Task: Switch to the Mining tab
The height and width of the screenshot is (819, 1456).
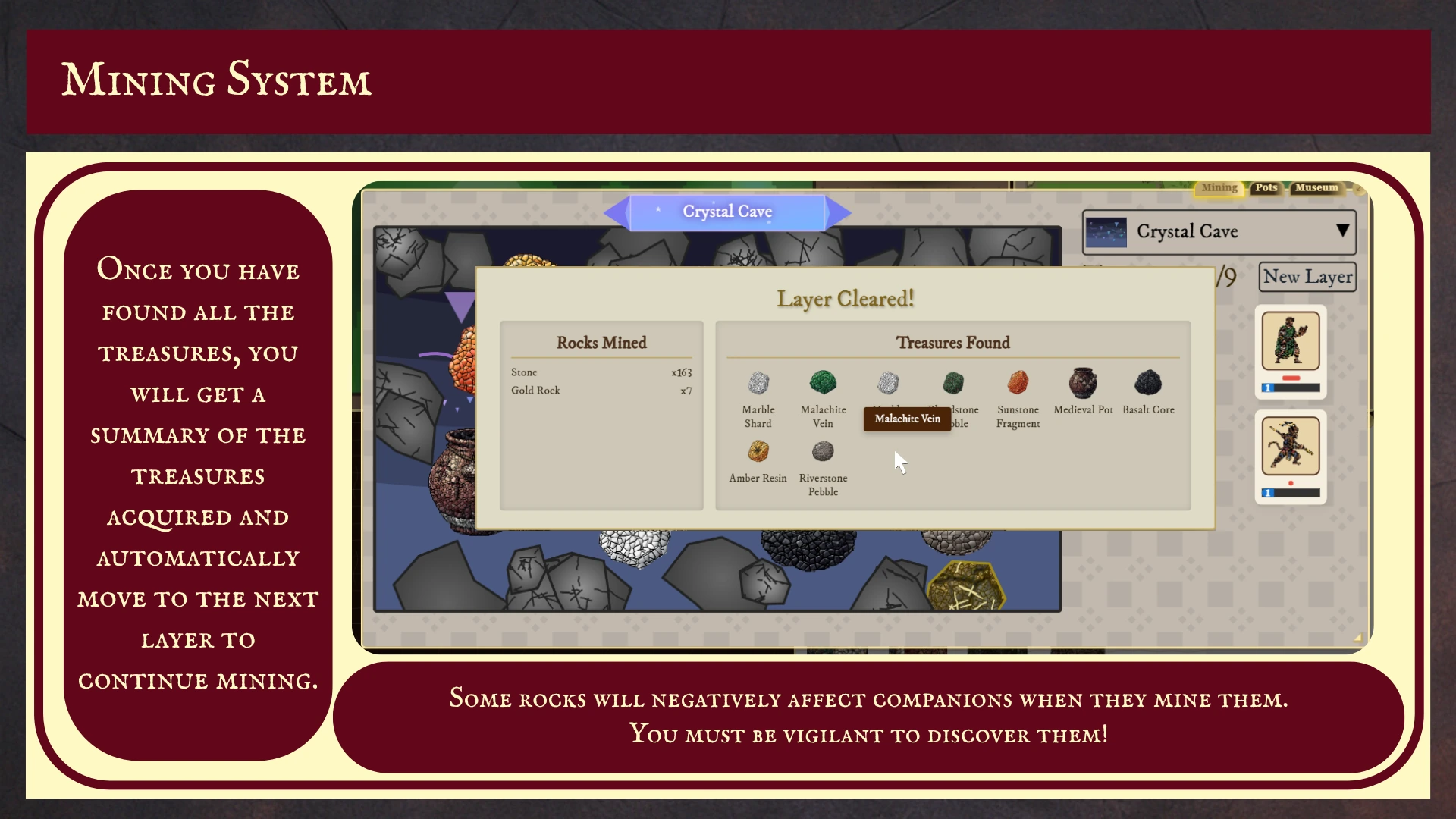Action: point(1219,187)
